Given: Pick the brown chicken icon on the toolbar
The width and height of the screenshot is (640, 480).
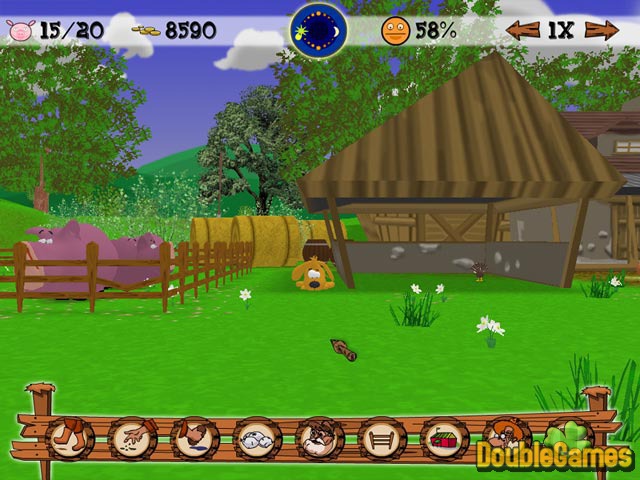Looking at the screenshot, I should [x=194, y=437].
